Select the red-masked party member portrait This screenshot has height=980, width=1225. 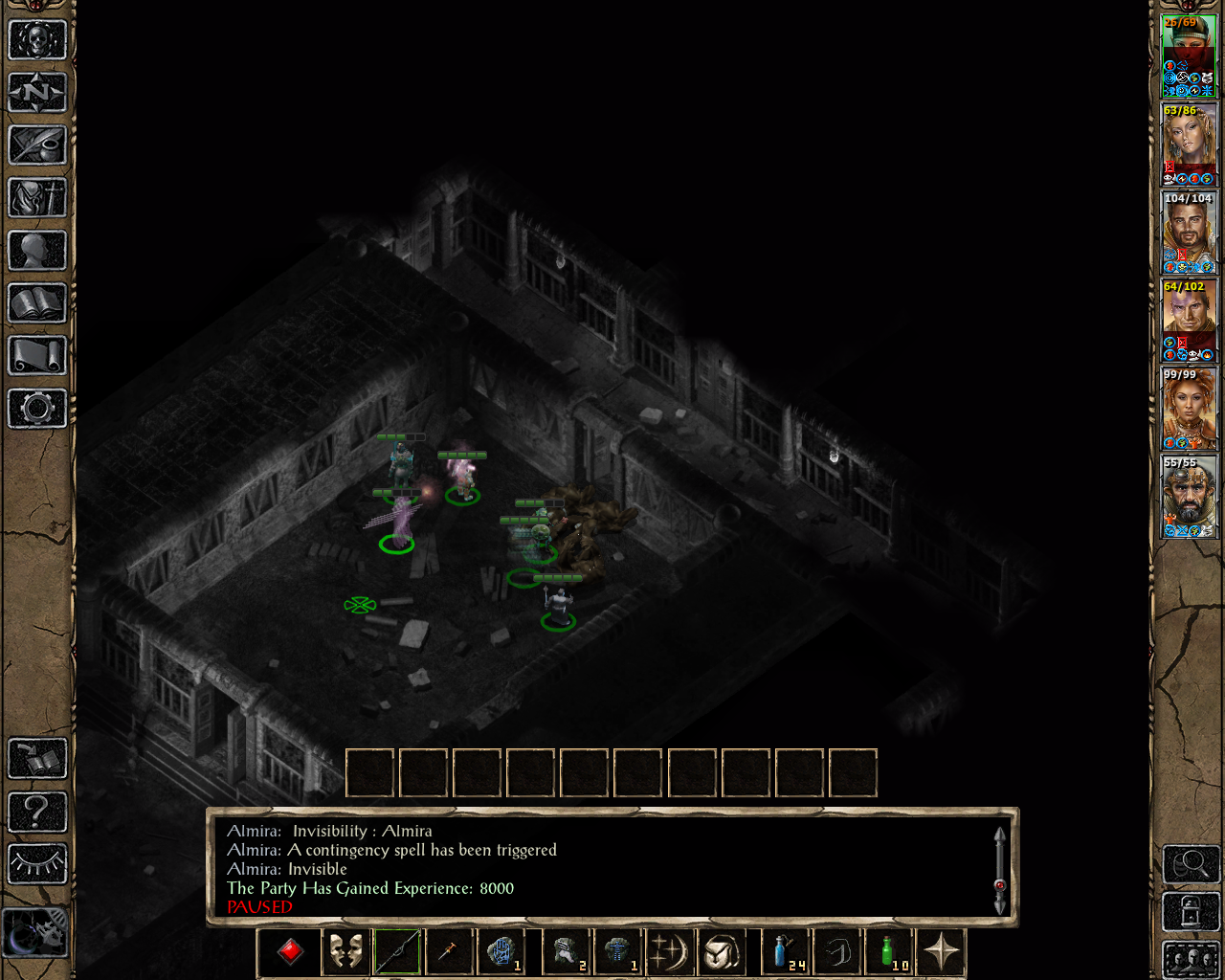tap(1188, 56)
